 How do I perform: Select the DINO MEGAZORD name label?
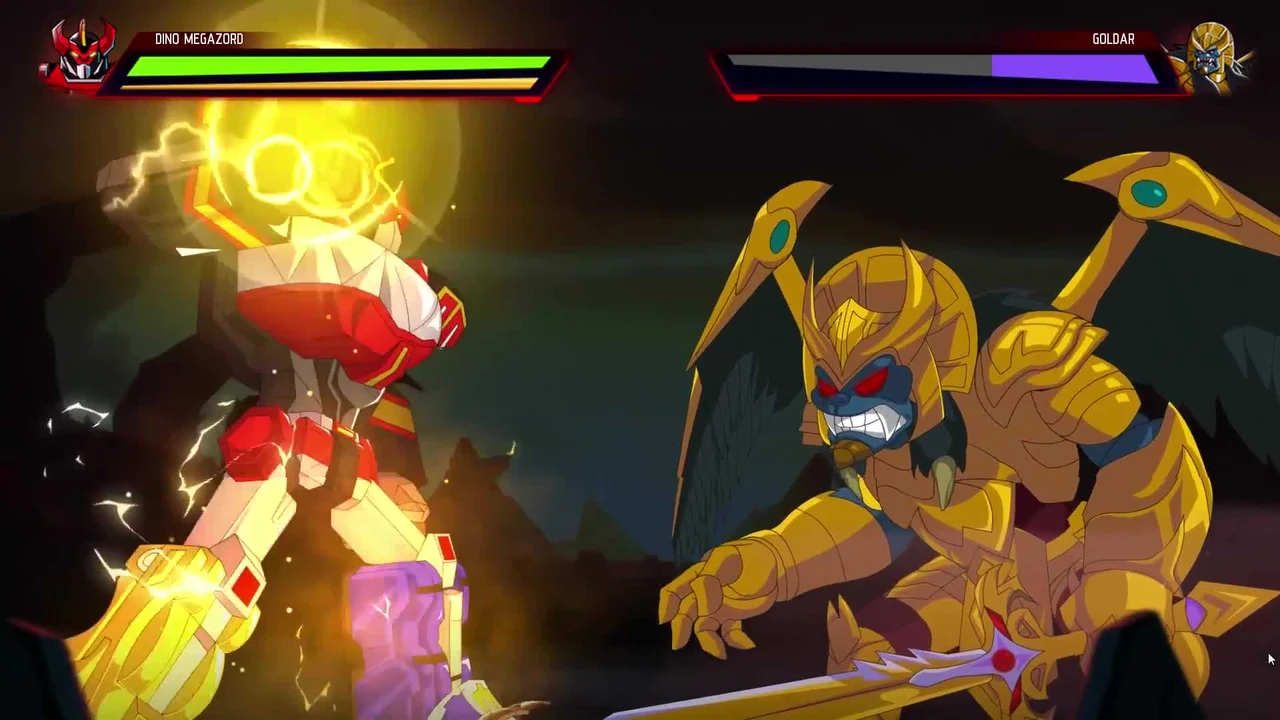pyautogui.click(x=199, y=38)
